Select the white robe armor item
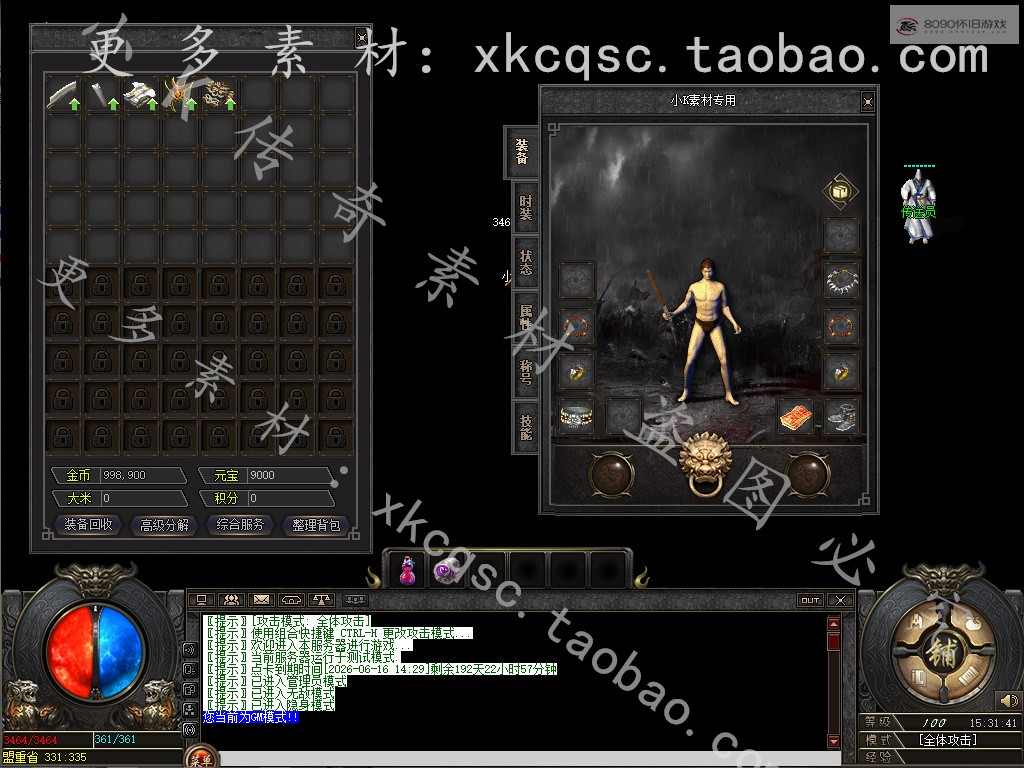The image size is (1024, 768). tap(139, 94)
